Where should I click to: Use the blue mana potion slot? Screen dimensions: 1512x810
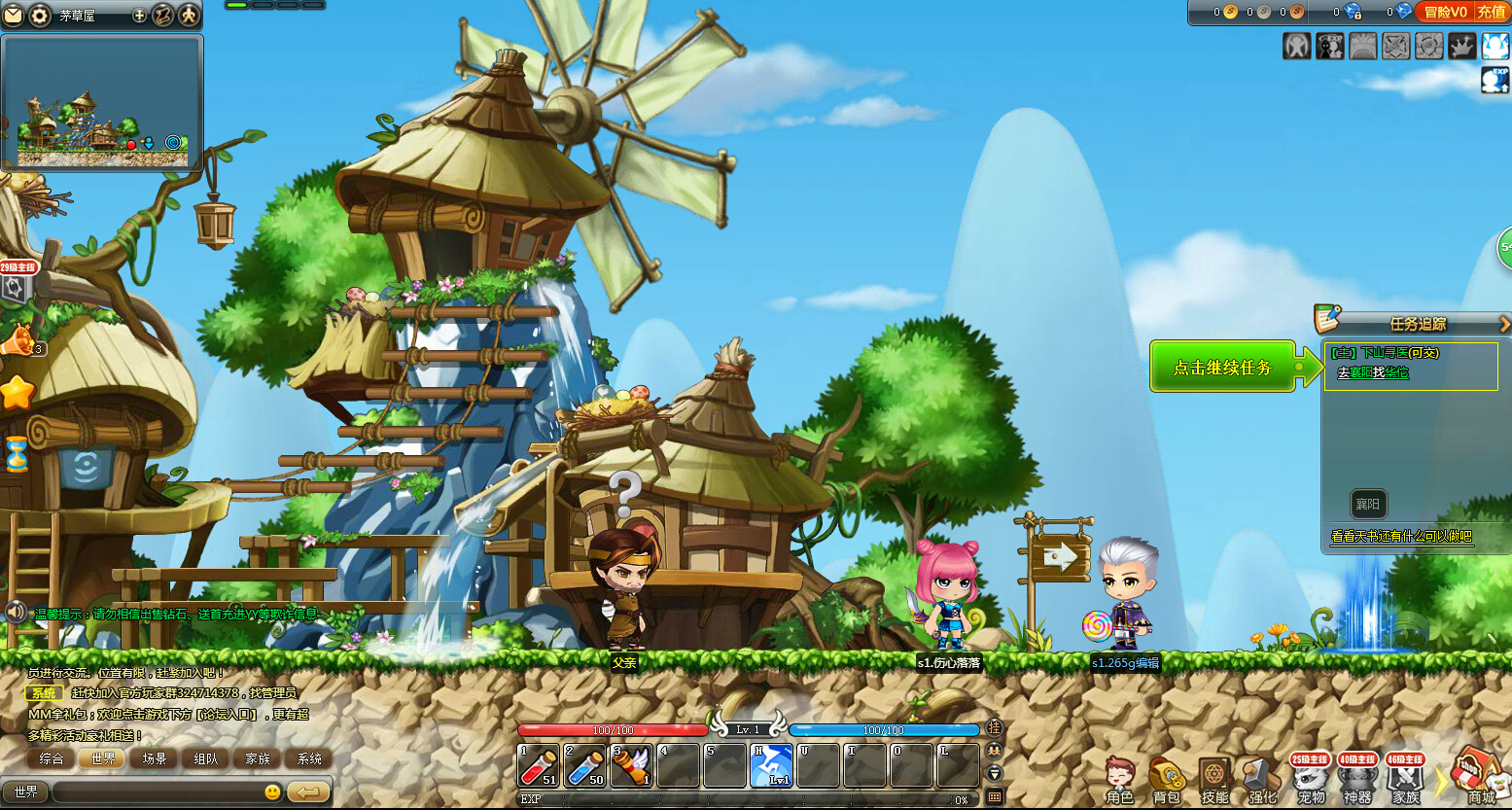584,765
